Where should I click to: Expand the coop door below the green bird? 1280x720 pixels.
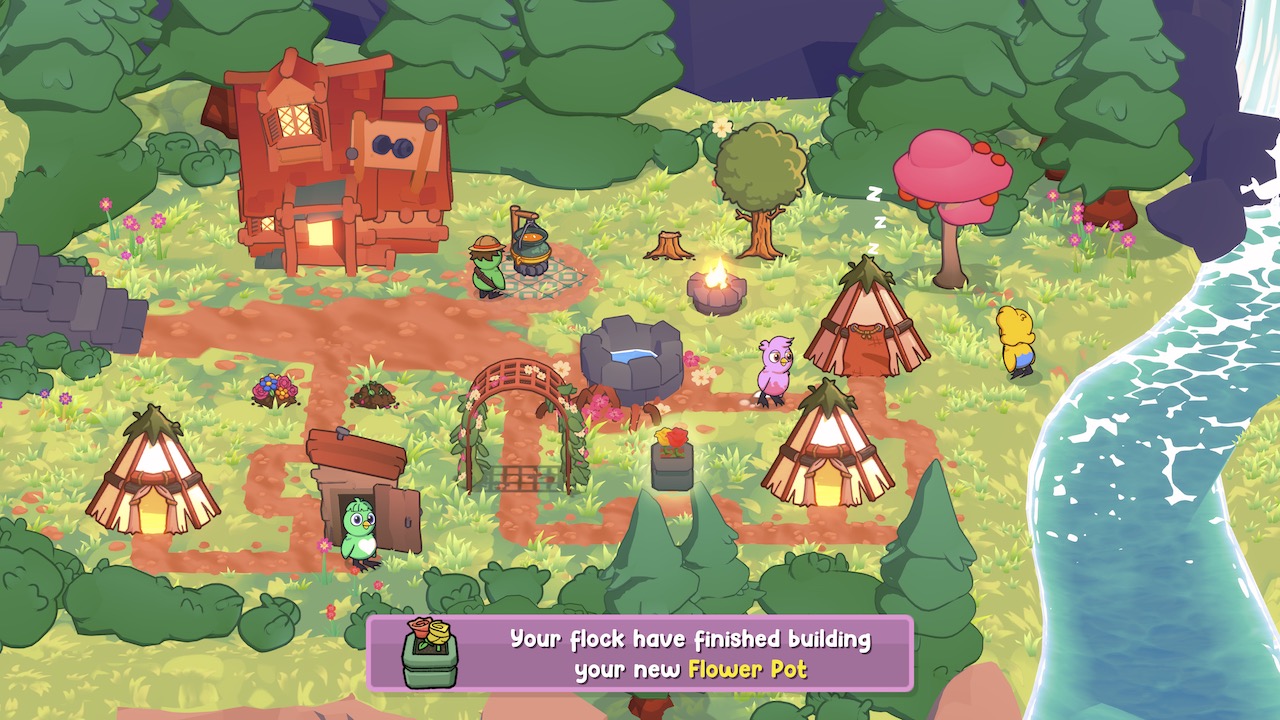point(395,510)
